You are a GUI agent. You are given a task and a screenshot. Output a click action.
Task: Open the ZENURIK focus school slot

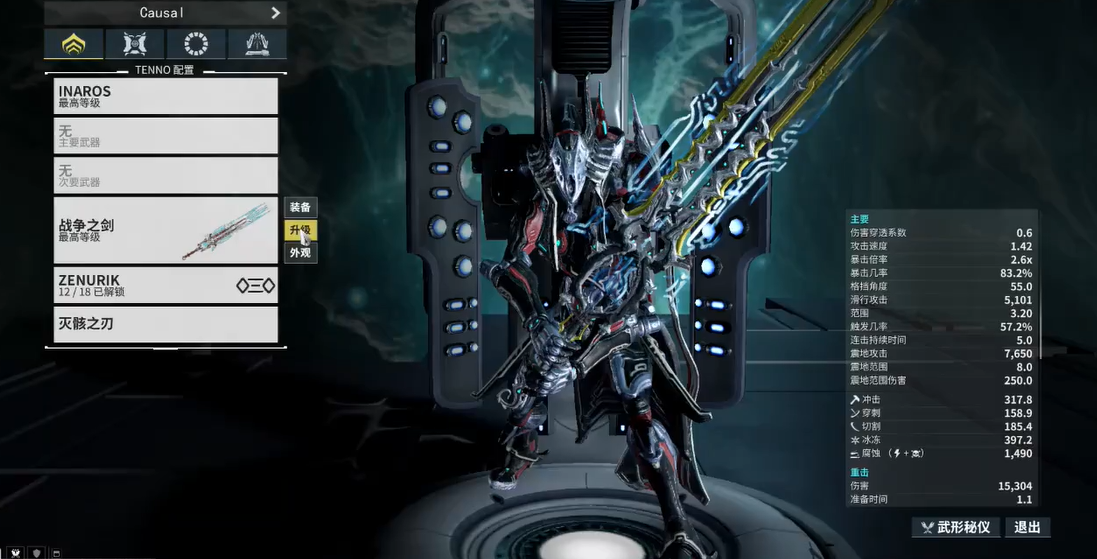[x=165, y=286]
